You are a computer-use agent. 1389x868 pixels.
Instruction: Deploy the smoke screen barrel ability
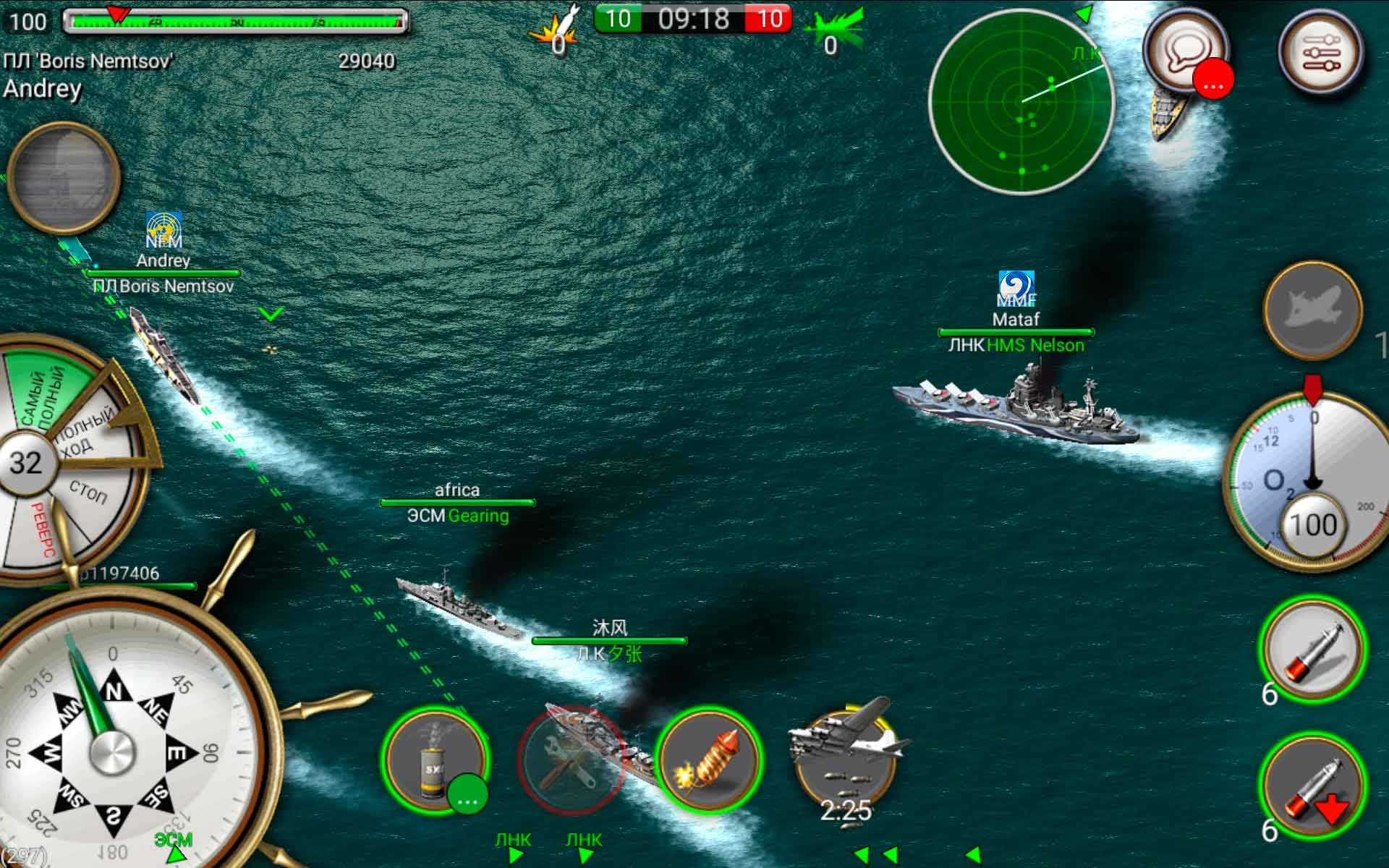click(x=435, y=759)
